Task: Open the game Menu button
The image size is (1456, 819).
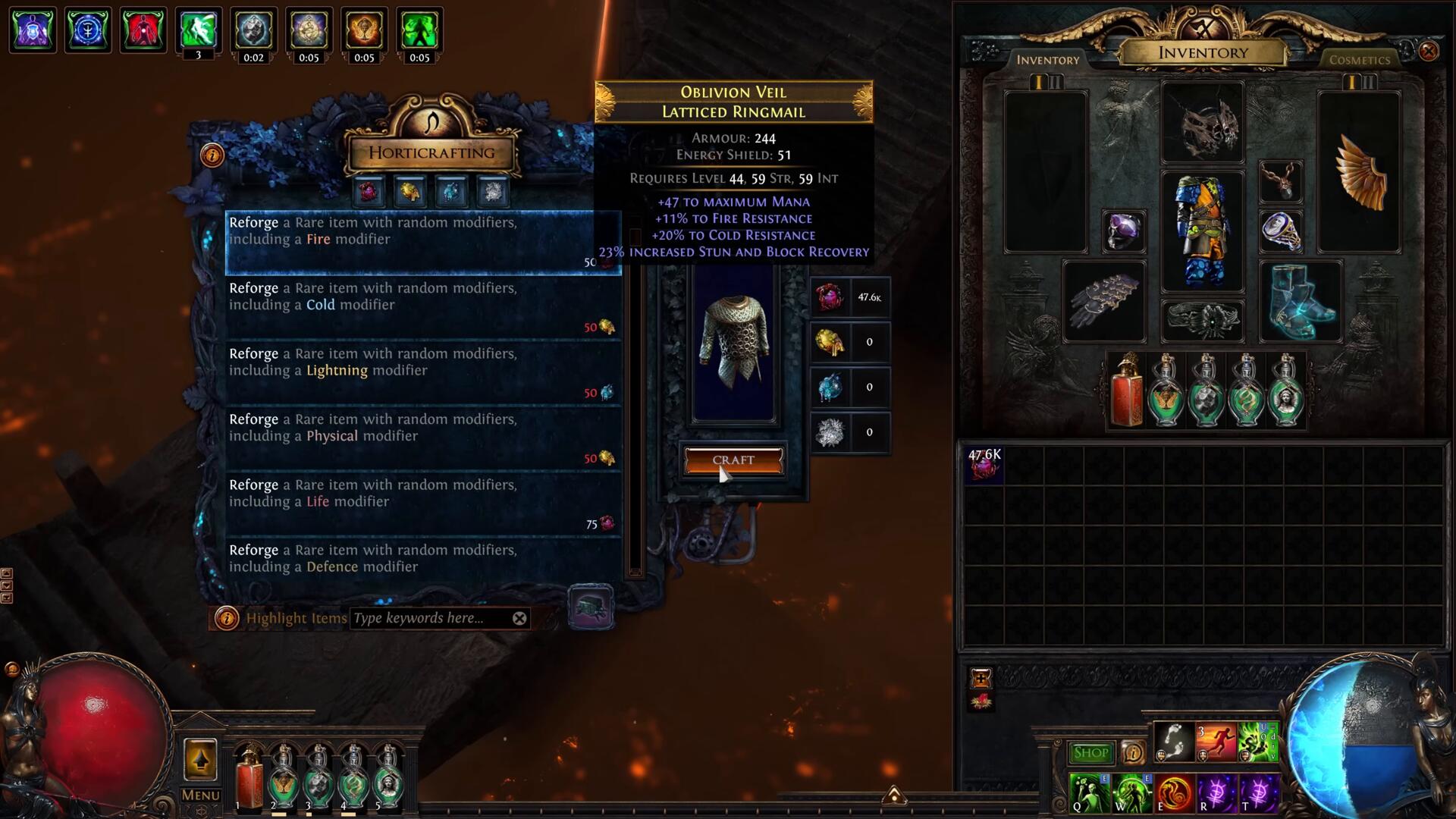Action: (x=200, y=795)
